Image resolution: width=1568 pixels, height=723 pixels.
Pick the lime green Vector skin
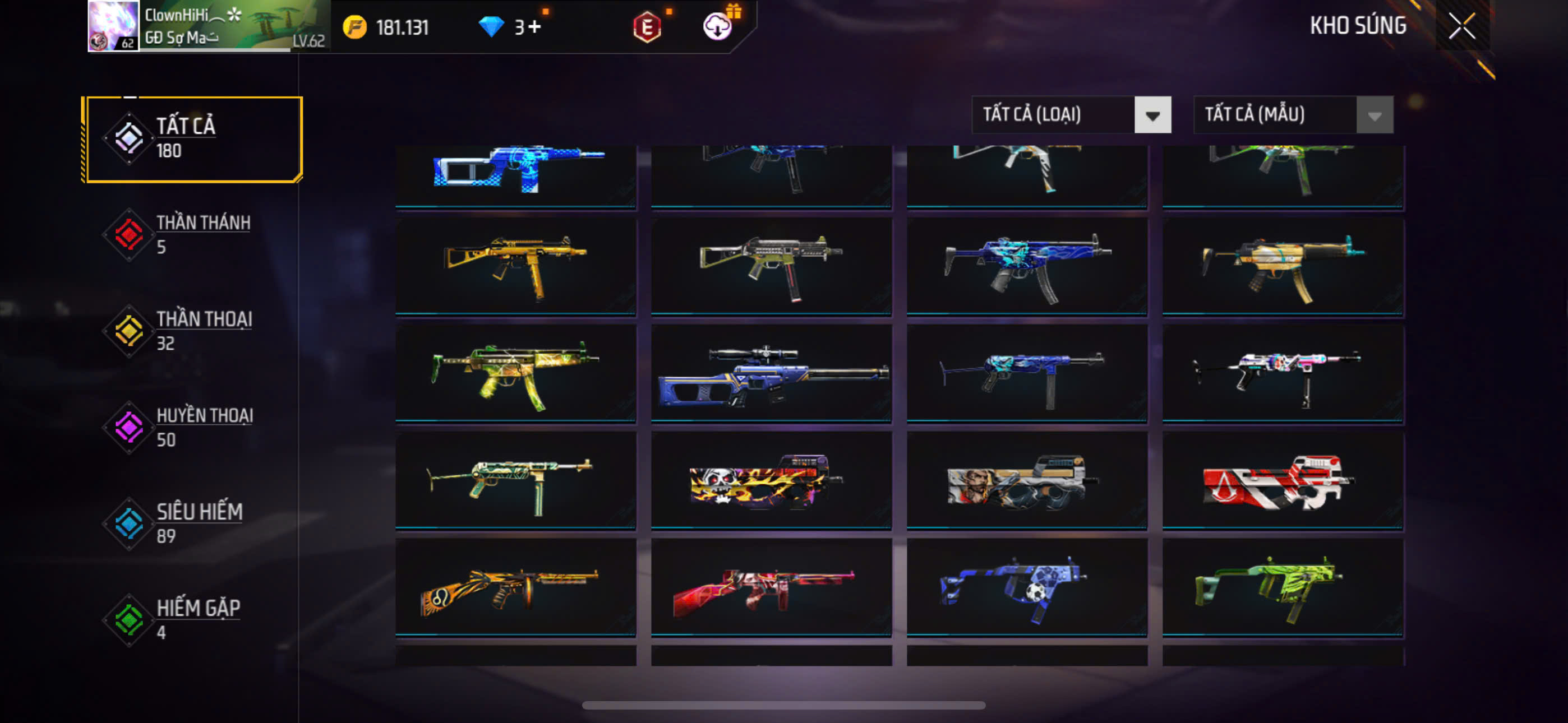1282,587
